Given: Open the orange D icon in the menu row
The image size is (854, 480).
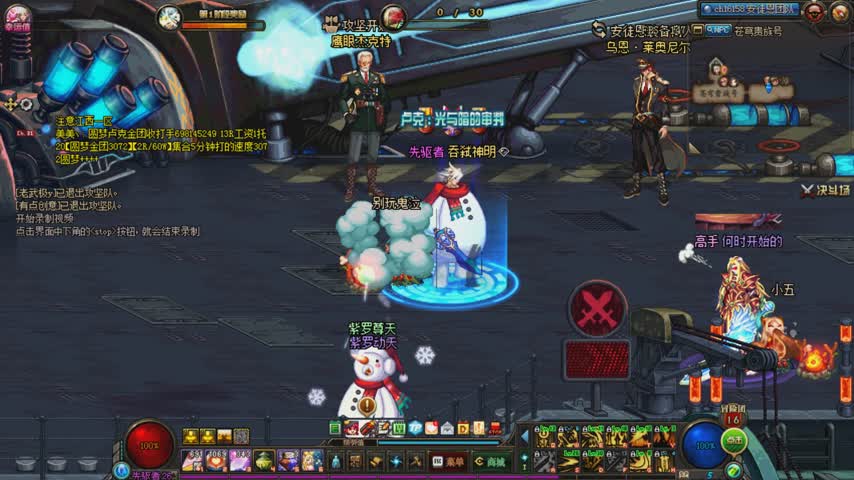Looking at the screenshot, I should [463, 428].
